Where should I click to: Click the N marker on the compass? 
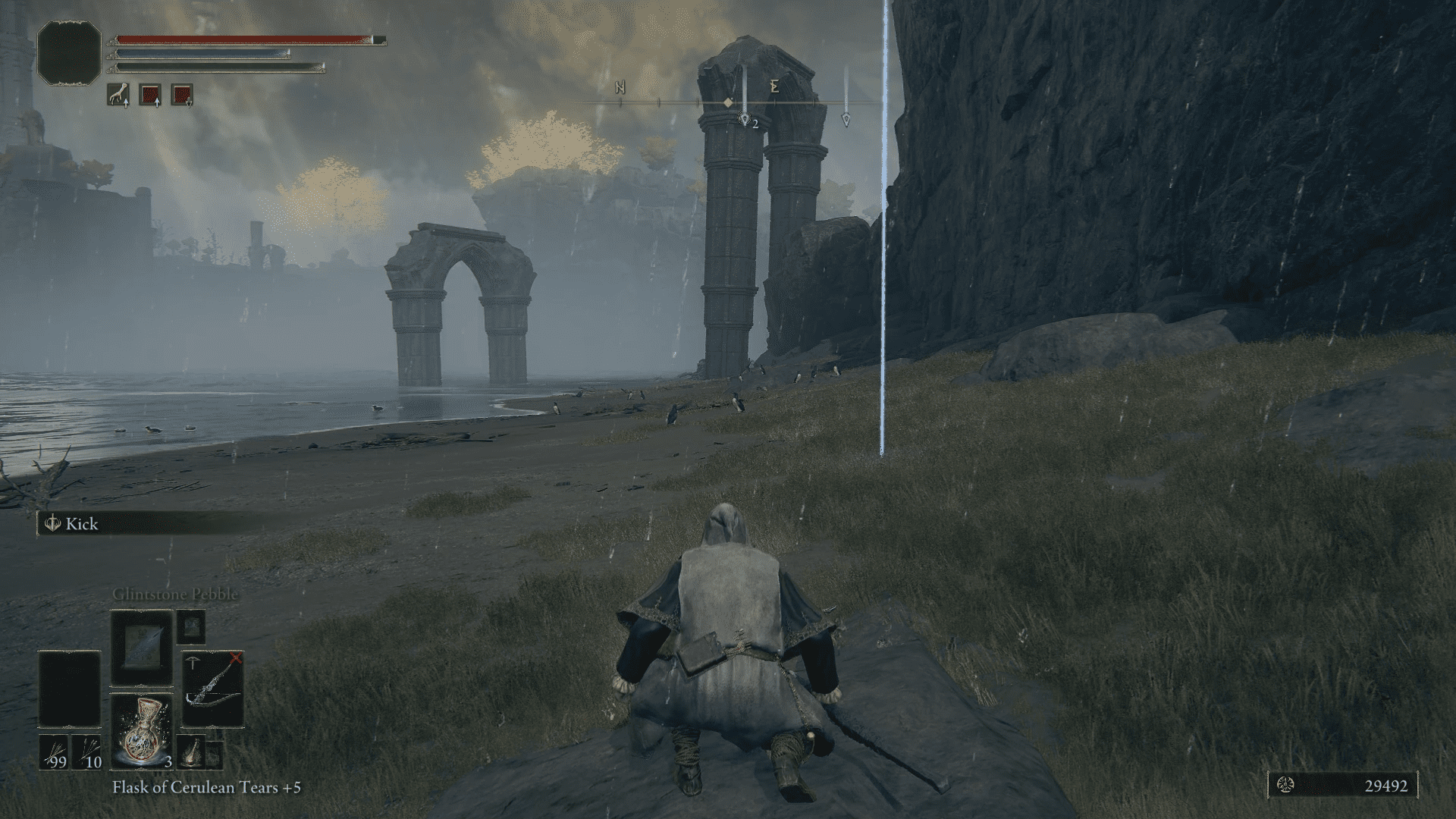click(x=618, y=87)
